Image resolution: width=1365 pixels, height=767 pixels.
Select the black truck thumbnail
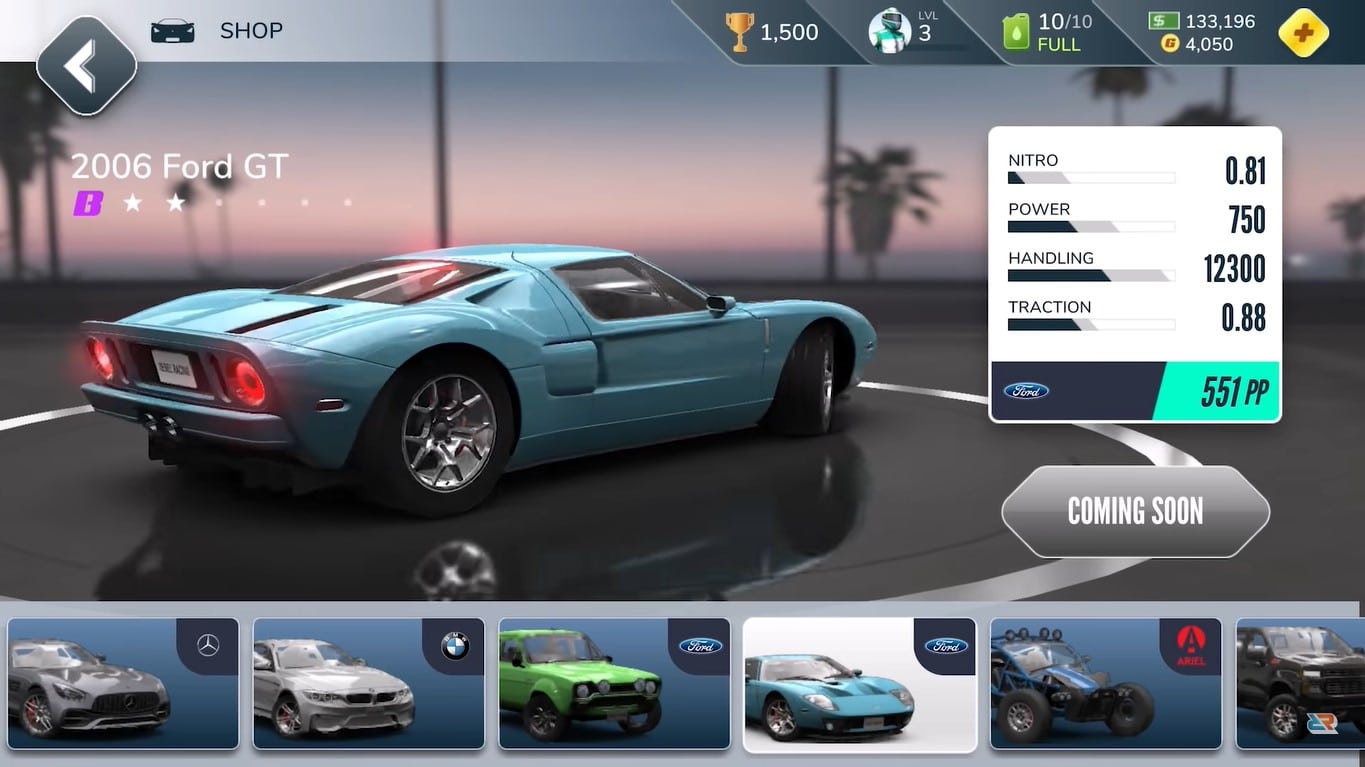tap(1300, 683)
